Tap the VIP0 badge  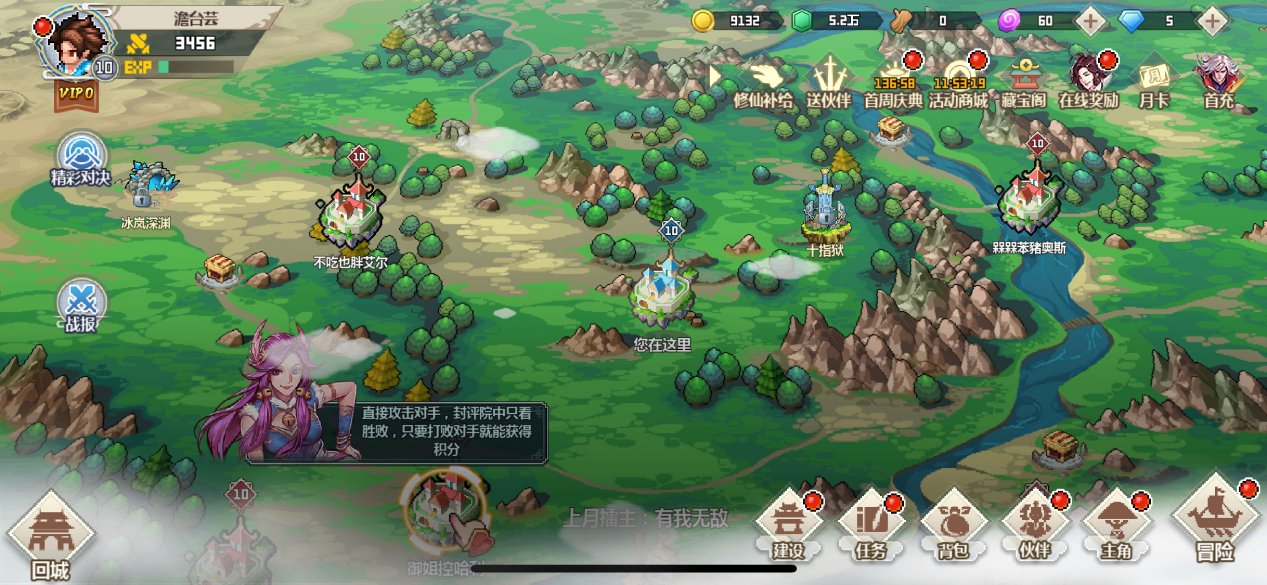pyautogui.click(x=76, y=94)
